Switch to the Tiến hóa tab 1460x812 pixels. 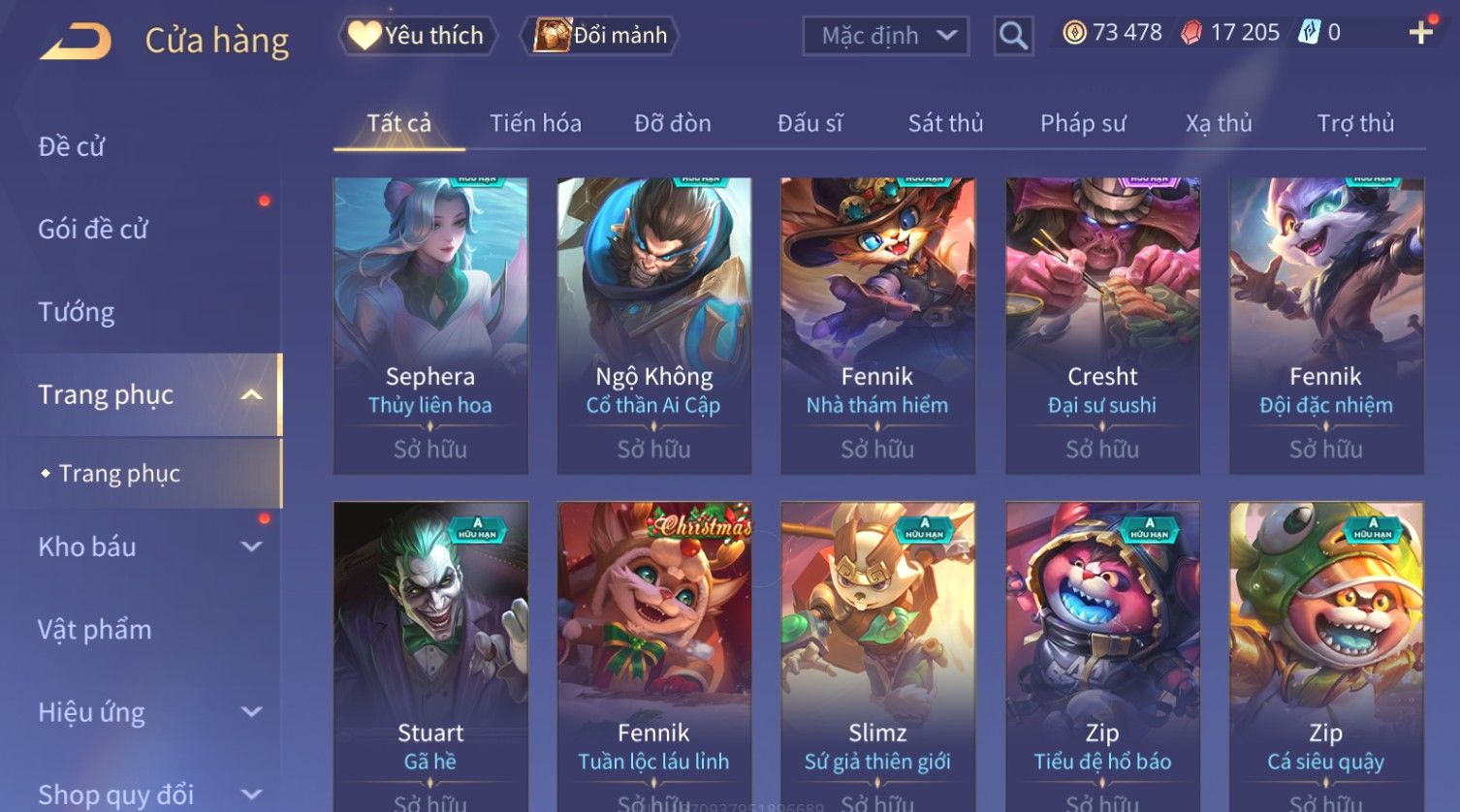coord(535,123)
